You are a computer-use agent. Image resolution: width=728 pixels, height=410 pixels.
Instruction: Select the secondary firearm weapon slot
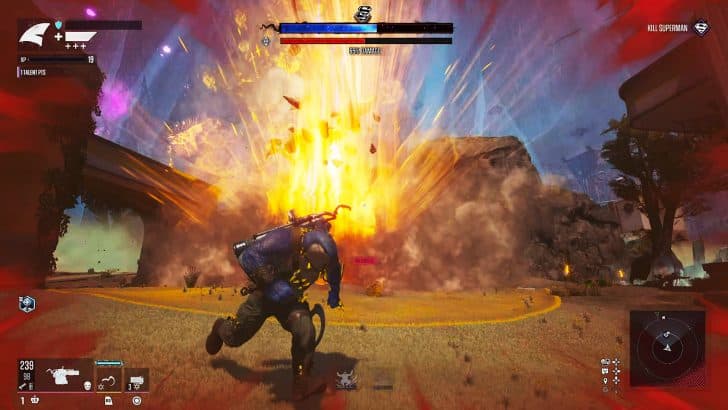[137, 380]
